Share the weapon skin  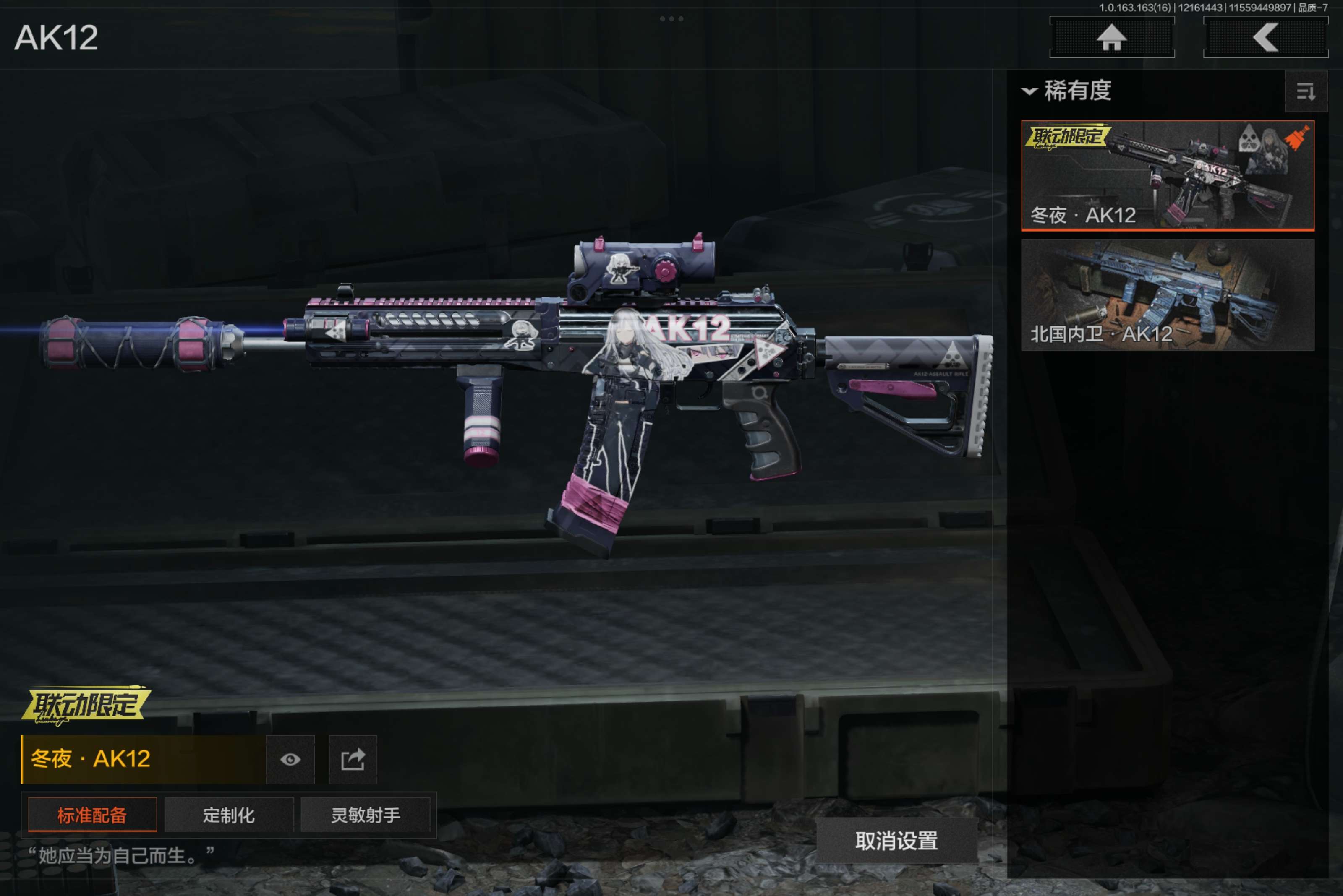click(x=353, y=759)
